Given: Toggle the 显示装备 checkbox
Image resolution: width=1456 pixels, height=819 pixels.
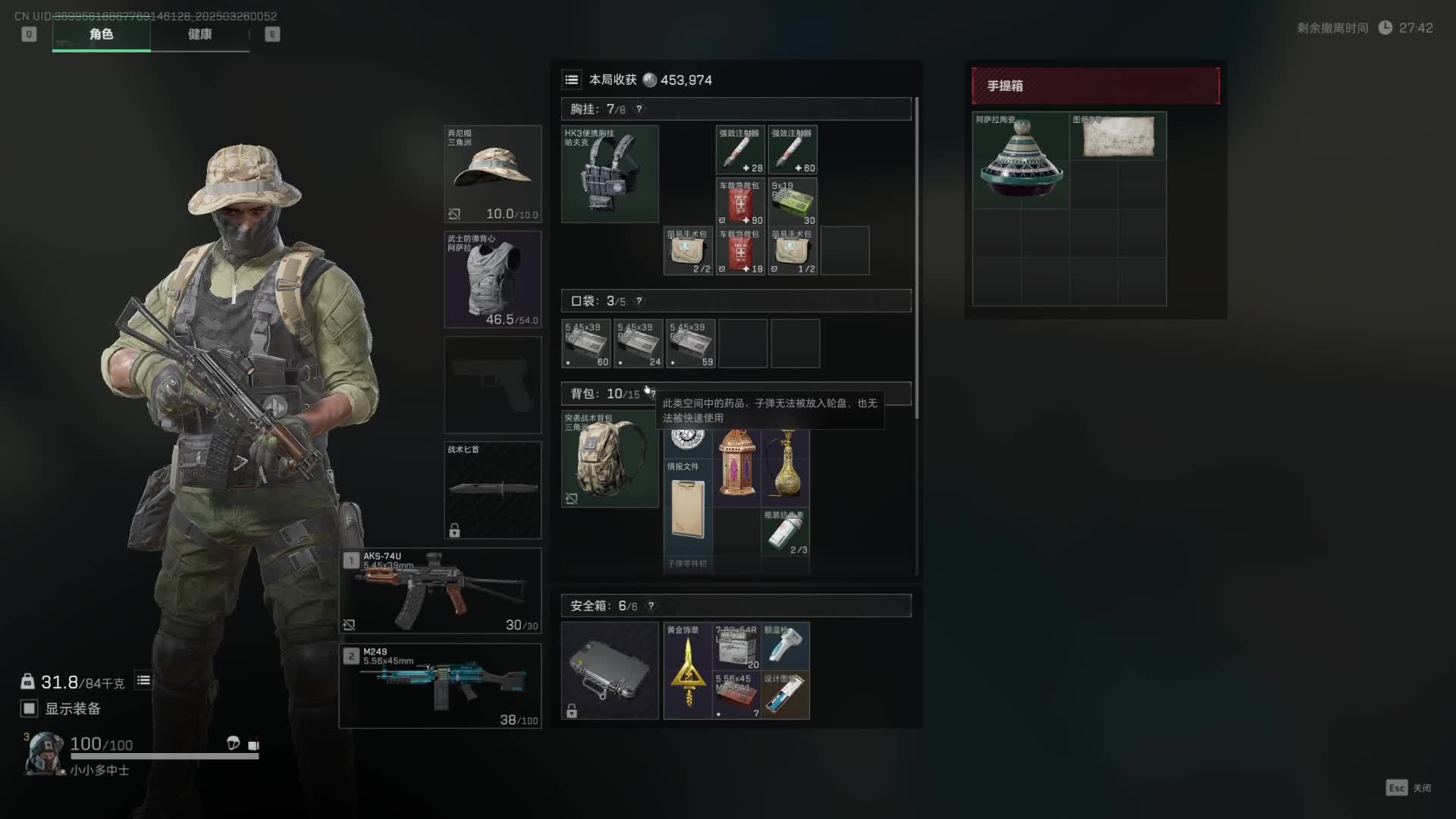Looking at the screenshot, I should pyautogui.click(x=30, y=708).
